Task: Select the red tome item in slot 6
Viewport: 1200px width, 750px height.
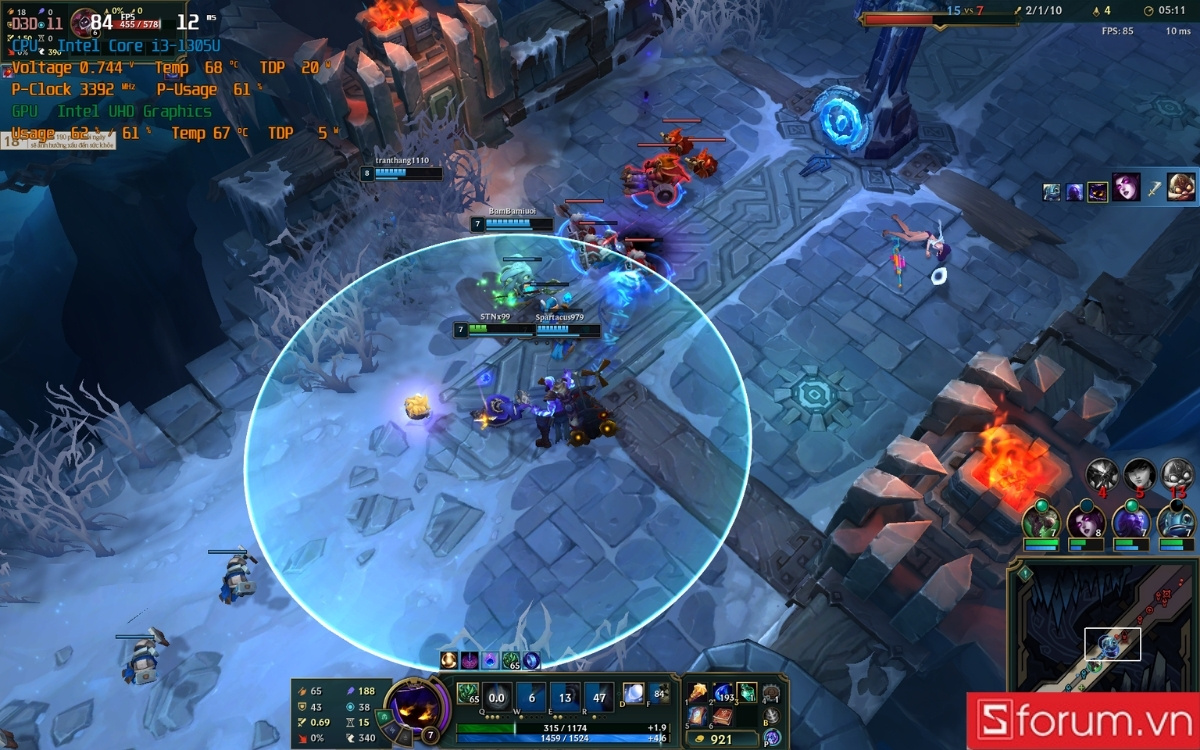Action: (x=721, y=717)
